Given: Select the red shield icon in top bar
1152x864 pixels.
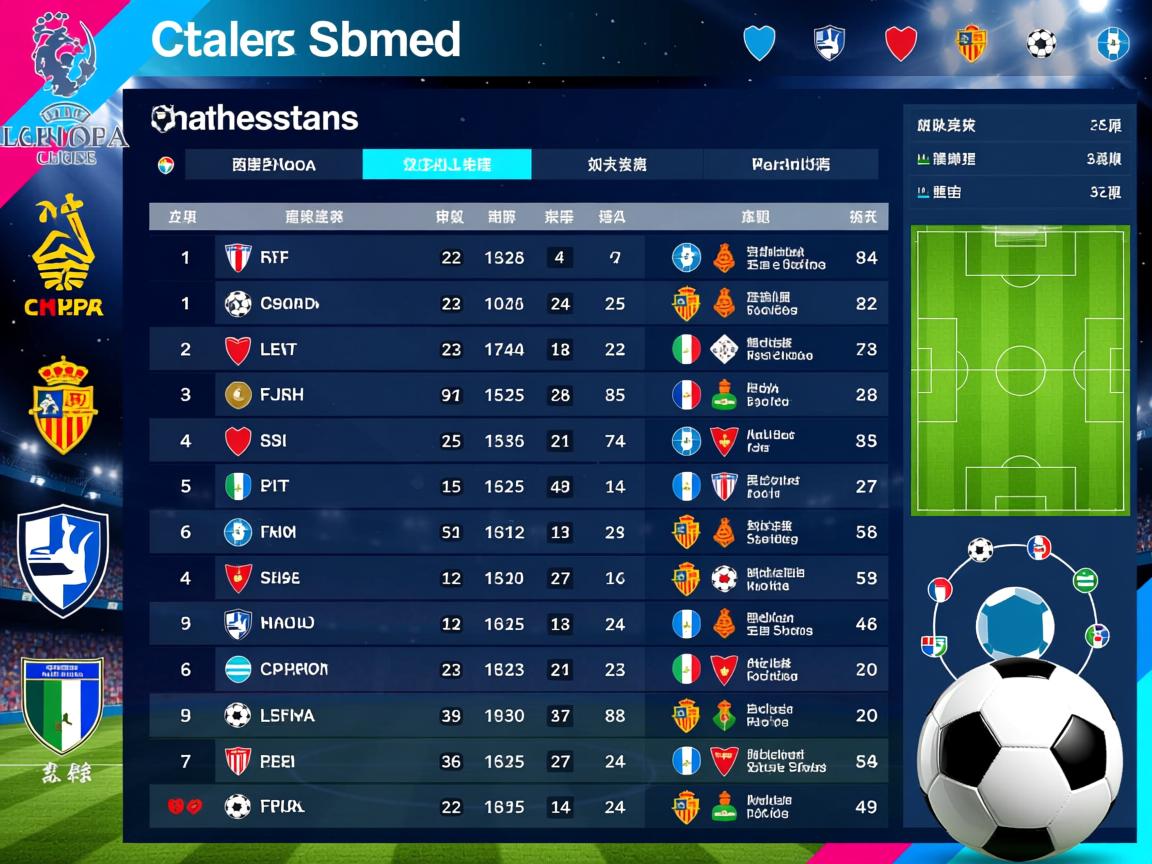Looking at the screenshot, I should 901,43.
